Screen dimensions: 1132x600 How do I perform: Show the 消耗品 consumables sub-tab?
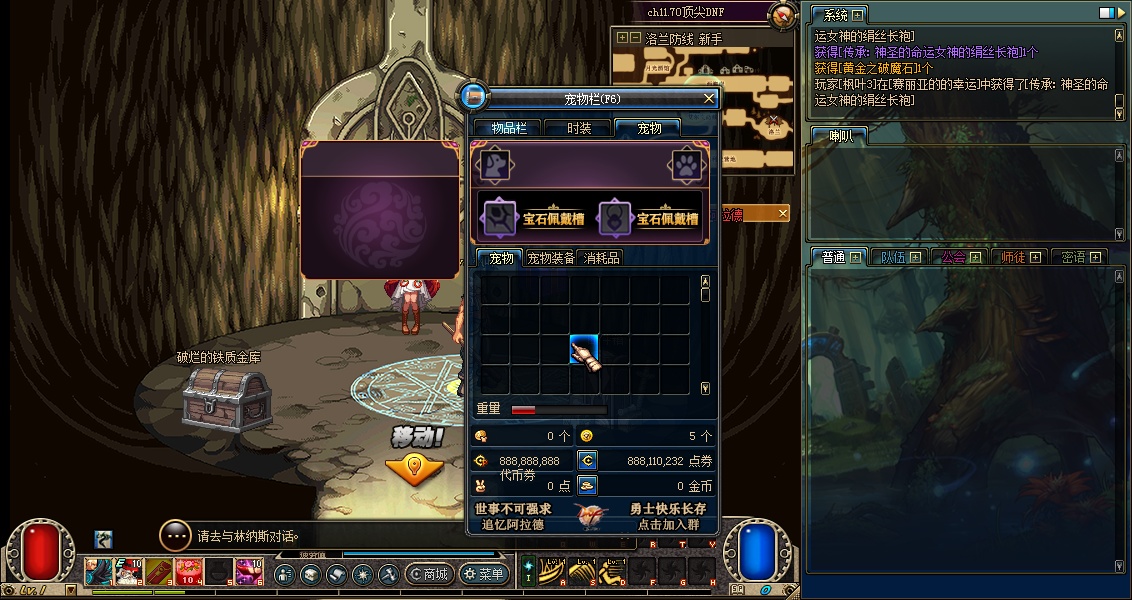[x=601, y=258]
